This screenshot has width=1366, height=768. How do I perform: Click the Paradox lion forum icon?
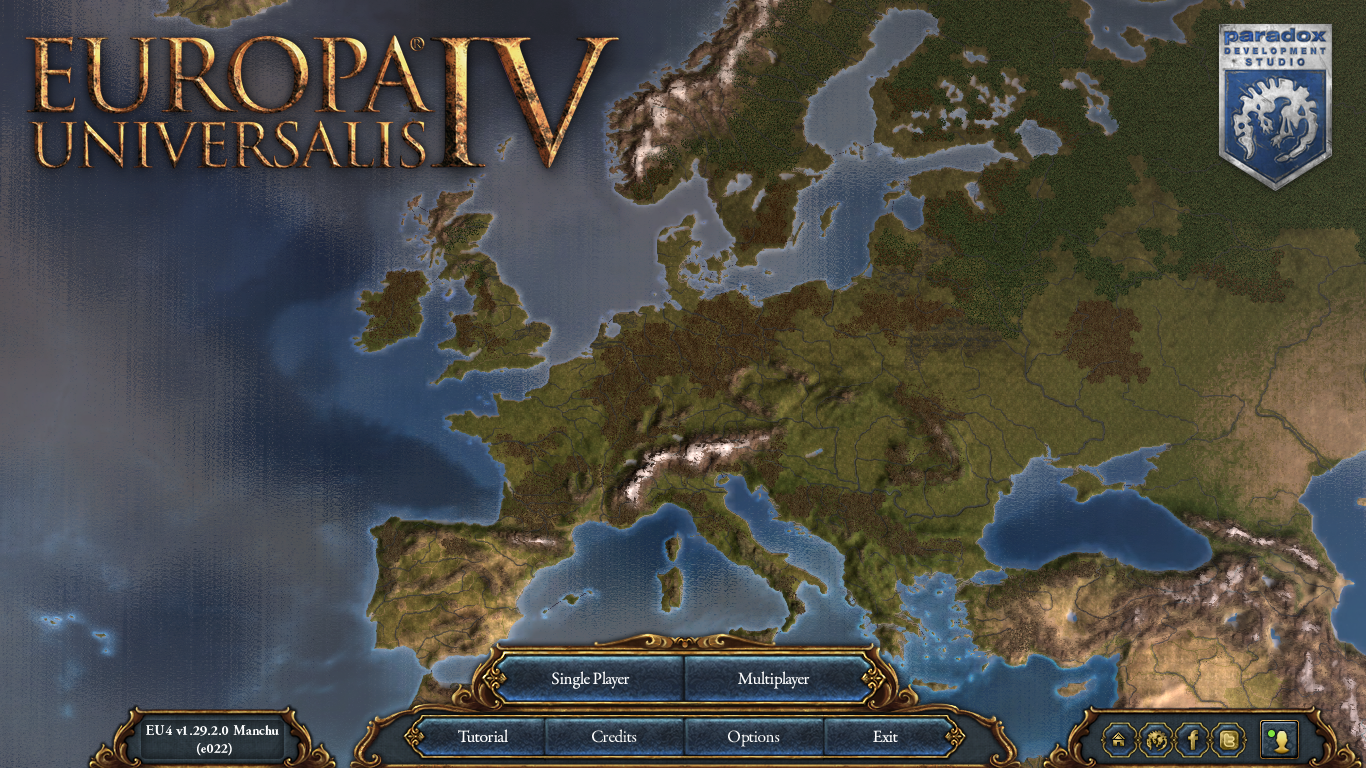[1155, 740]
